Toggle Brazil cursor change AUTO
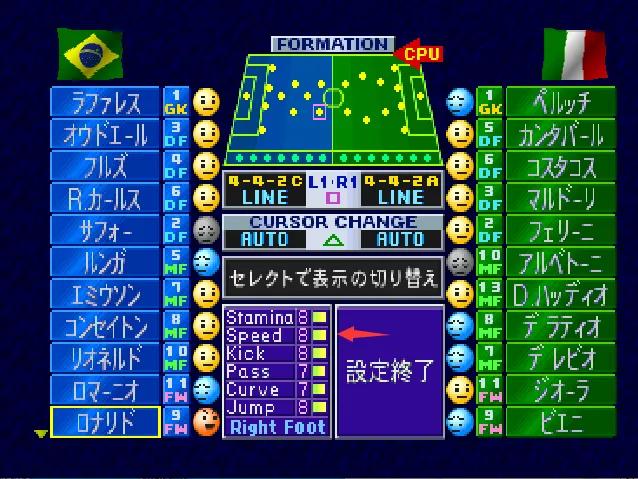Screen dimensions: 638x479 pos(264,239)
